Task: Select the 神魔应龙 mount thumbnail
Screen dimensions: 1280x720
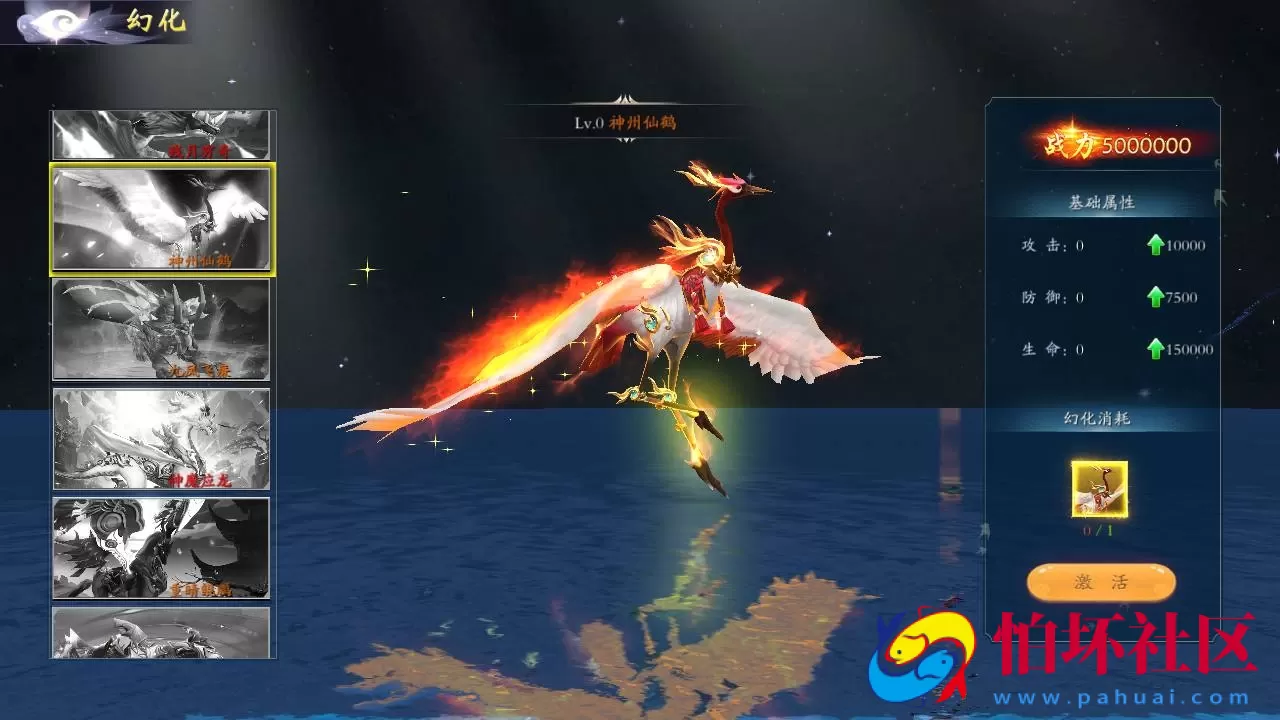Action: point(160,437)
